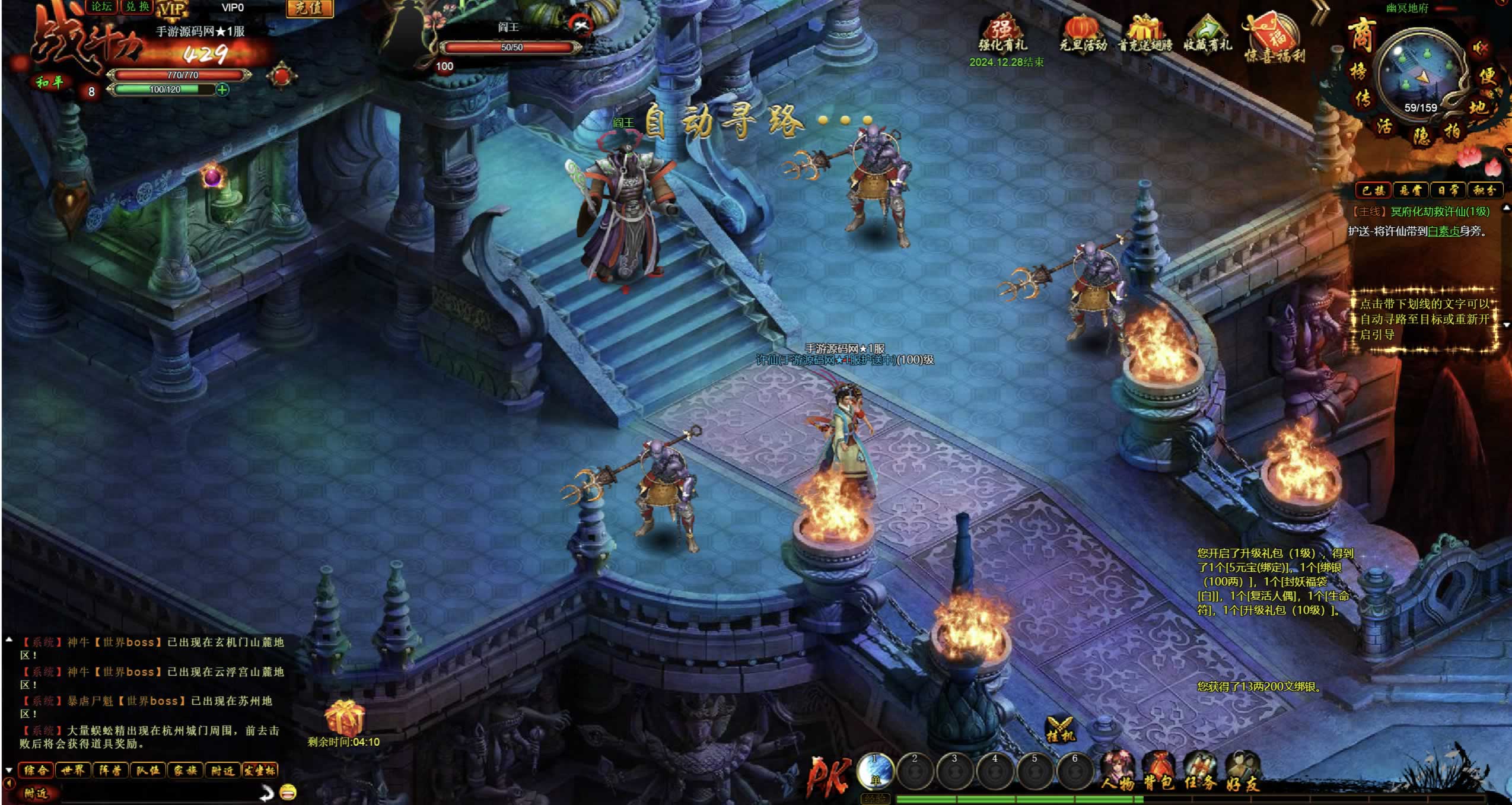Open the 强化有礼 enhancement event

tap(1002, 36)
